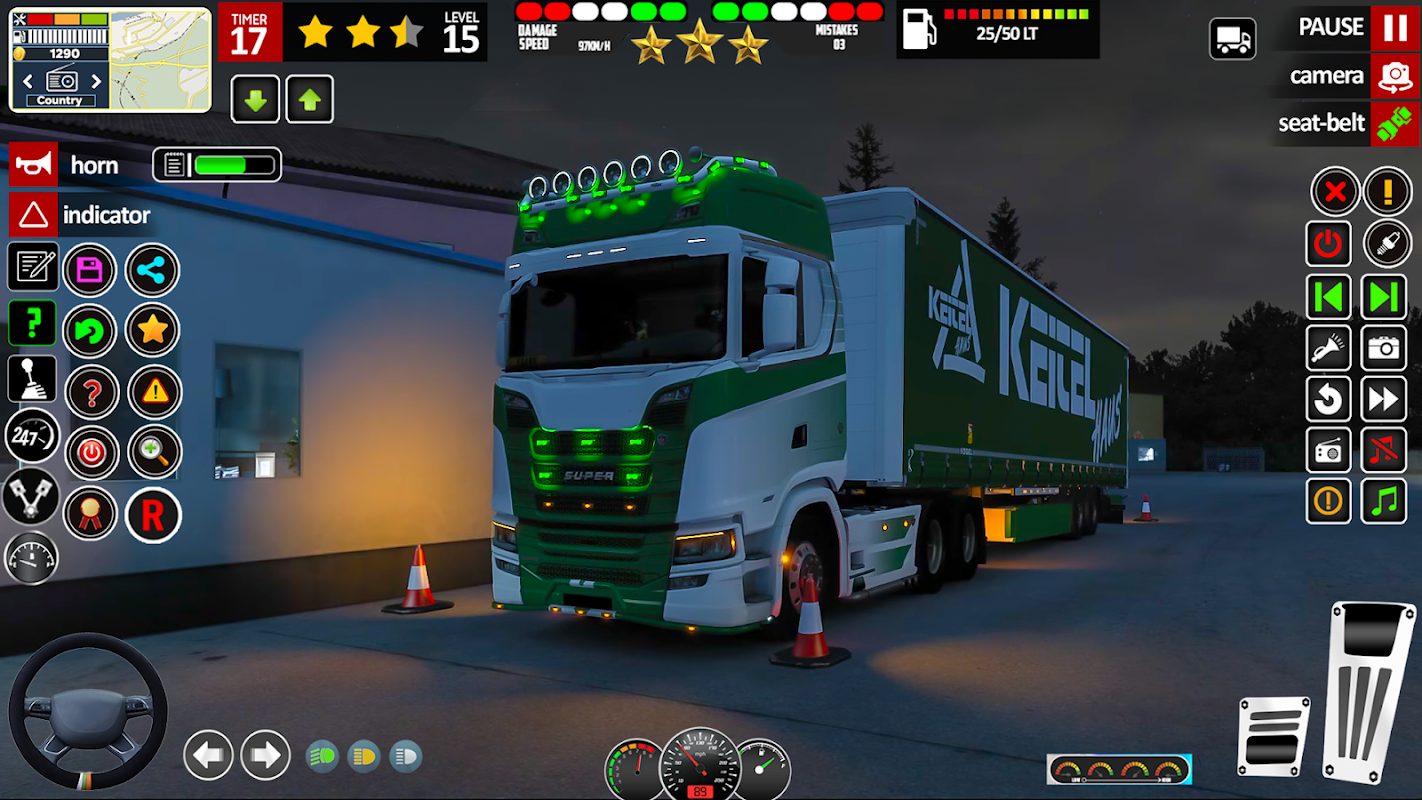Fasten the seat-belt button
Screen dimensions: 1422x800
(1394, 123)
